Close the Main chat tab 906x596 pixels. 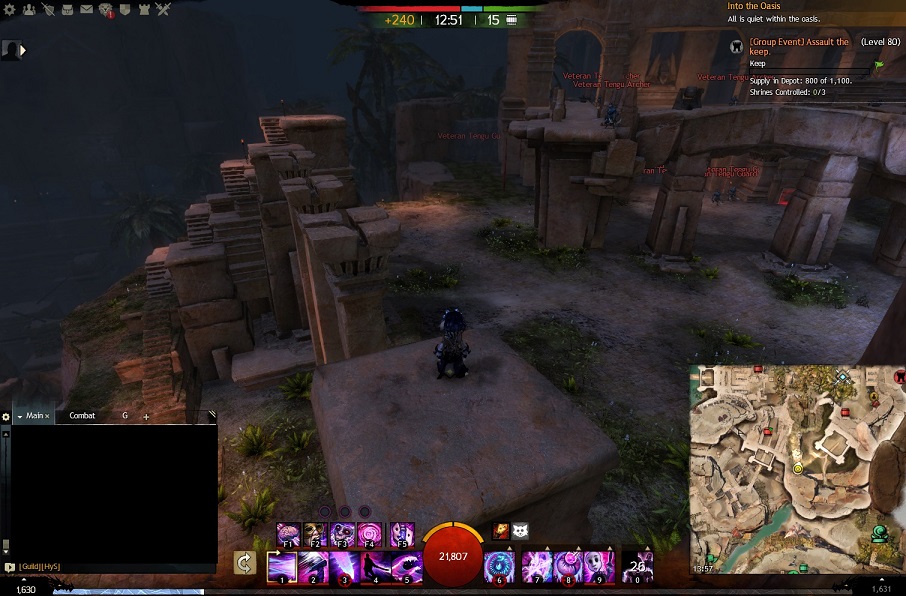coord(48,416)
